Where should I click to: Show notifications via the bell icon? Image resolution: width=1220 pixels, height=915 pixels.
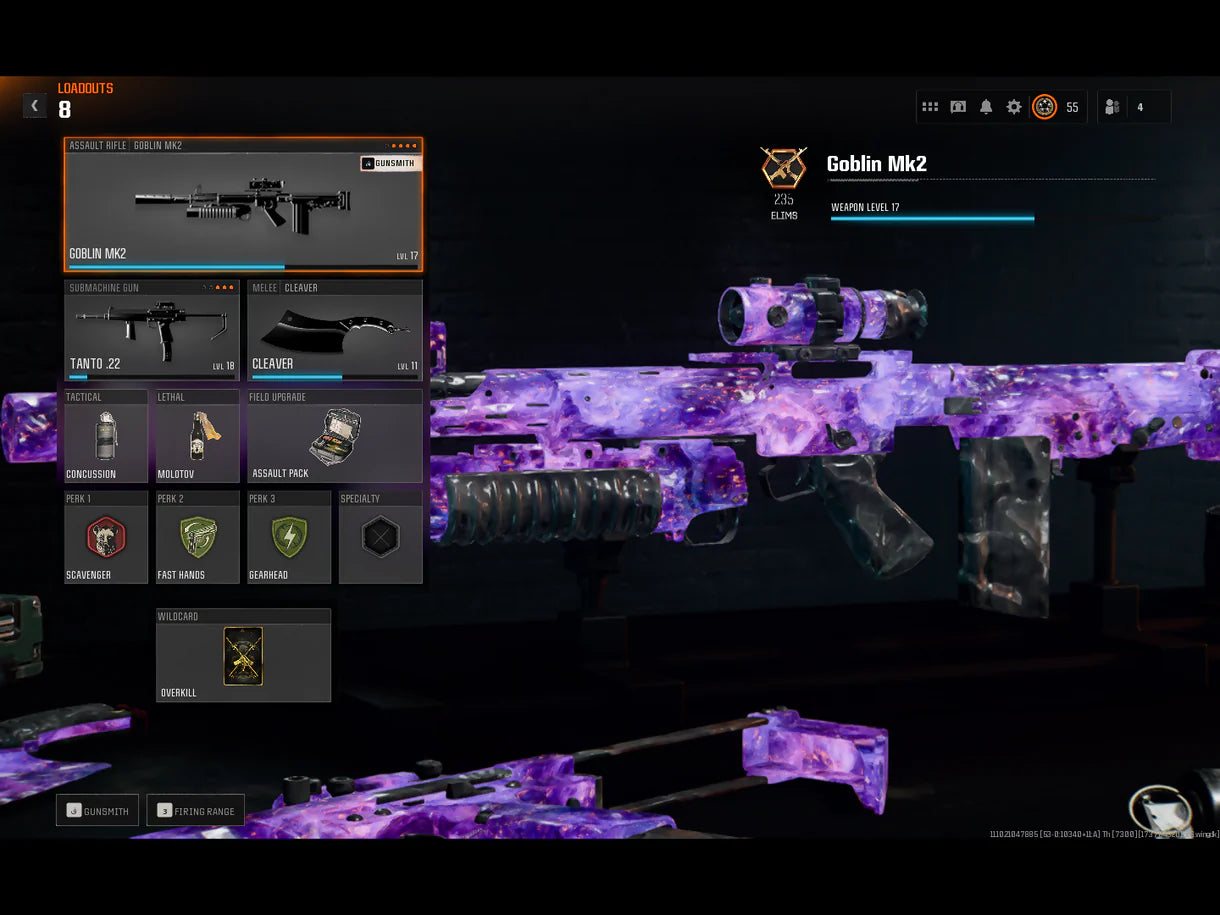(986, 107)
